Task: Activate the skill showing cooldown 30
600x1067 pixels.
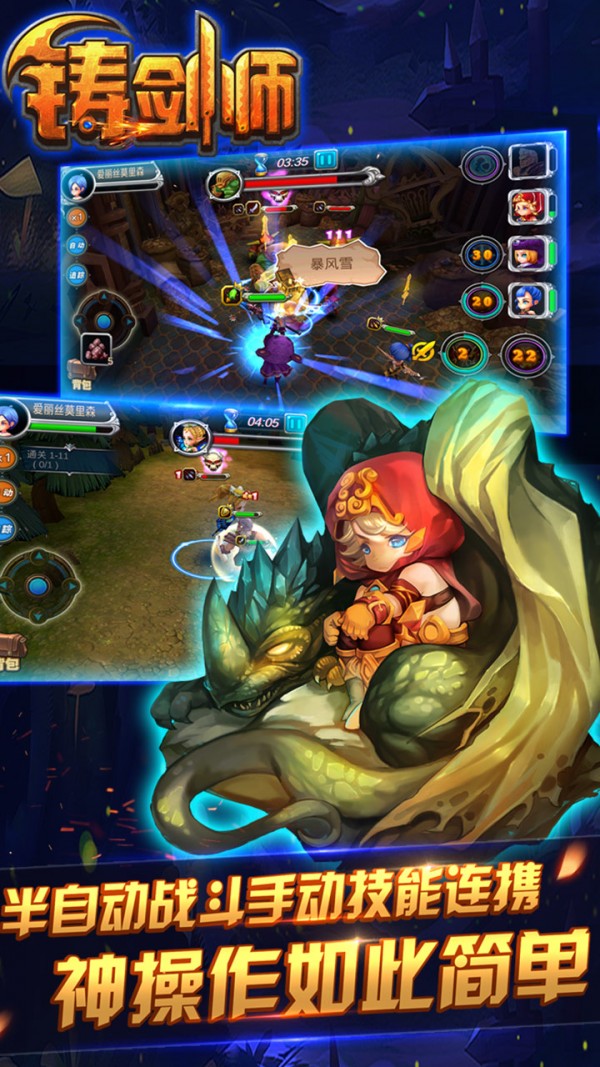Action: click(482, 253)
